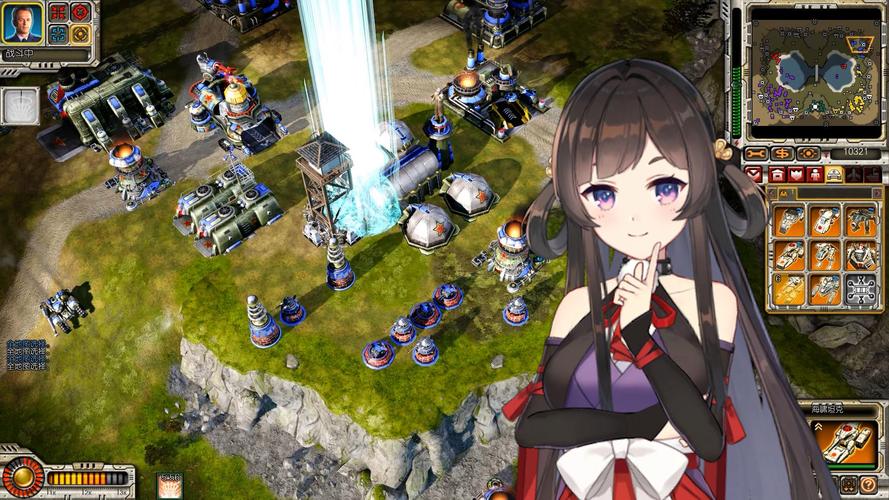Build the walker mech in the top-right slot
The width and height of the screenshot is (889, 500).
pos(860,221)
